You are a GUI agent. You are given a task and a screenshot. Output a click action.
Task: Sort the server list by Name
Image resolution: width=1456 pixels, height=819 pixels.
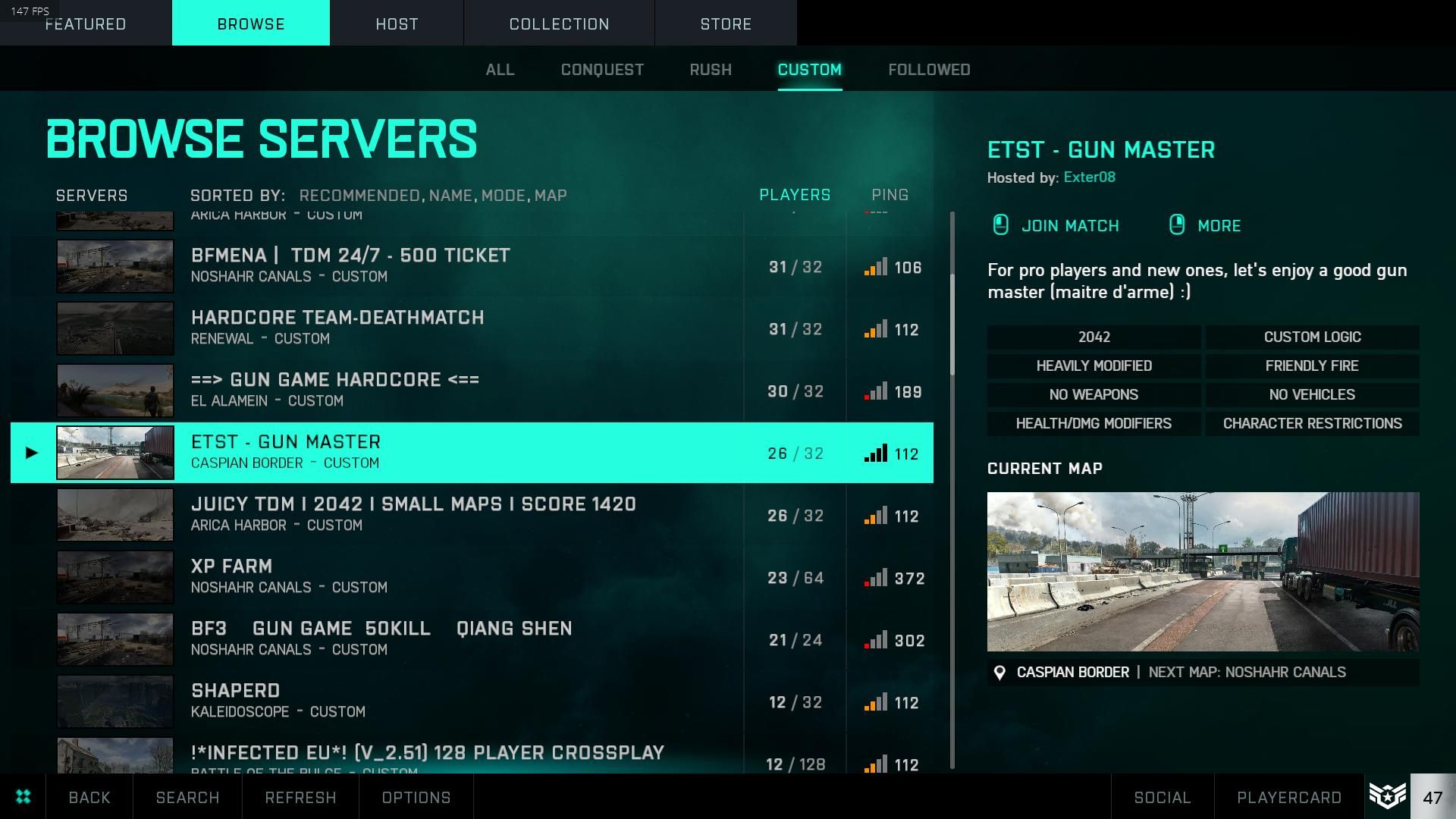[450, 196]
